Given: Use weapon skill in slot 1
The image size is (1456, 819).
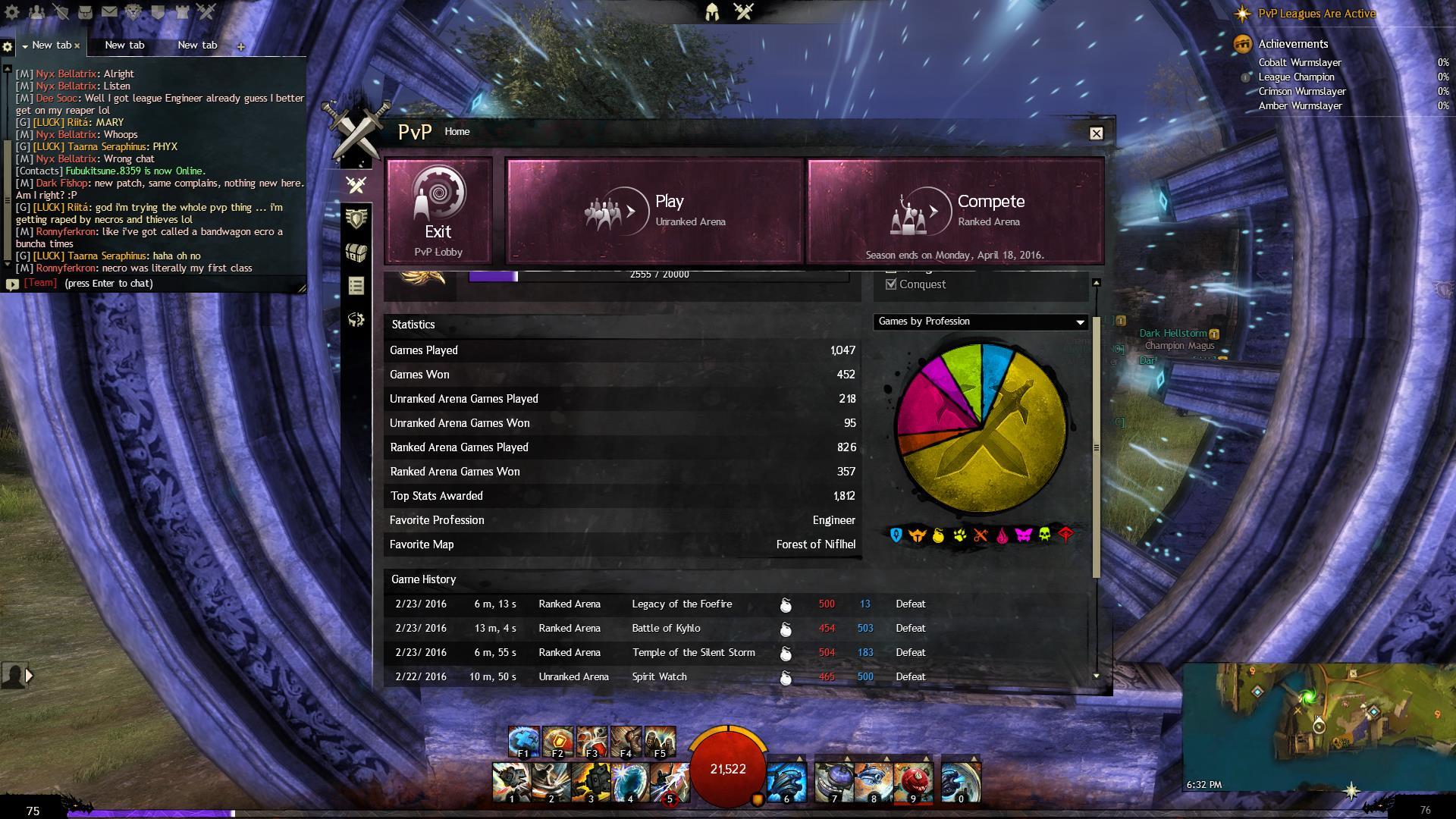Looking at the screenshot, I should click(x=511, y=783).
